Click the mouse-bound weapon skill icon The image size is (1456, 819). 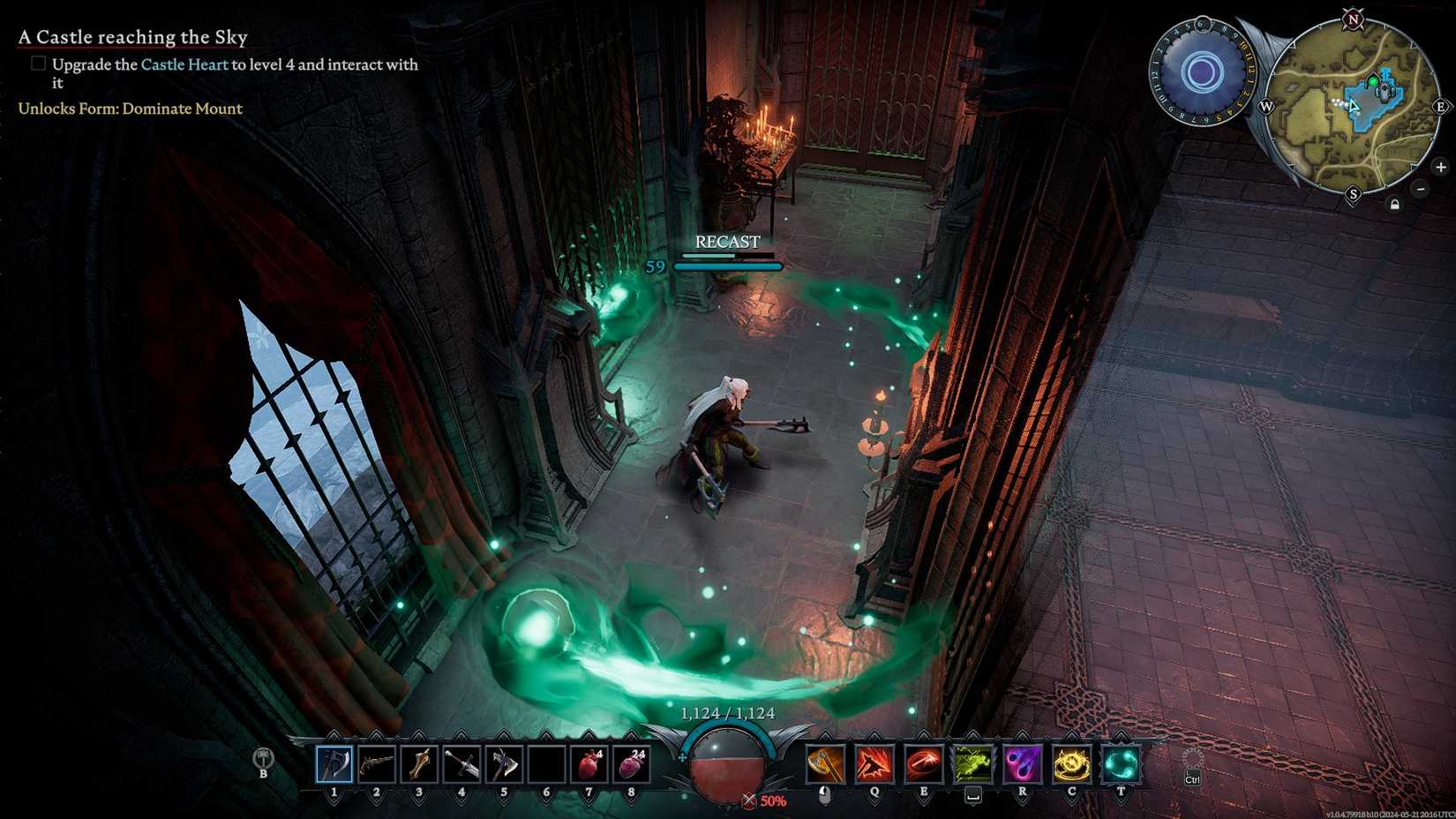[825, 764]
